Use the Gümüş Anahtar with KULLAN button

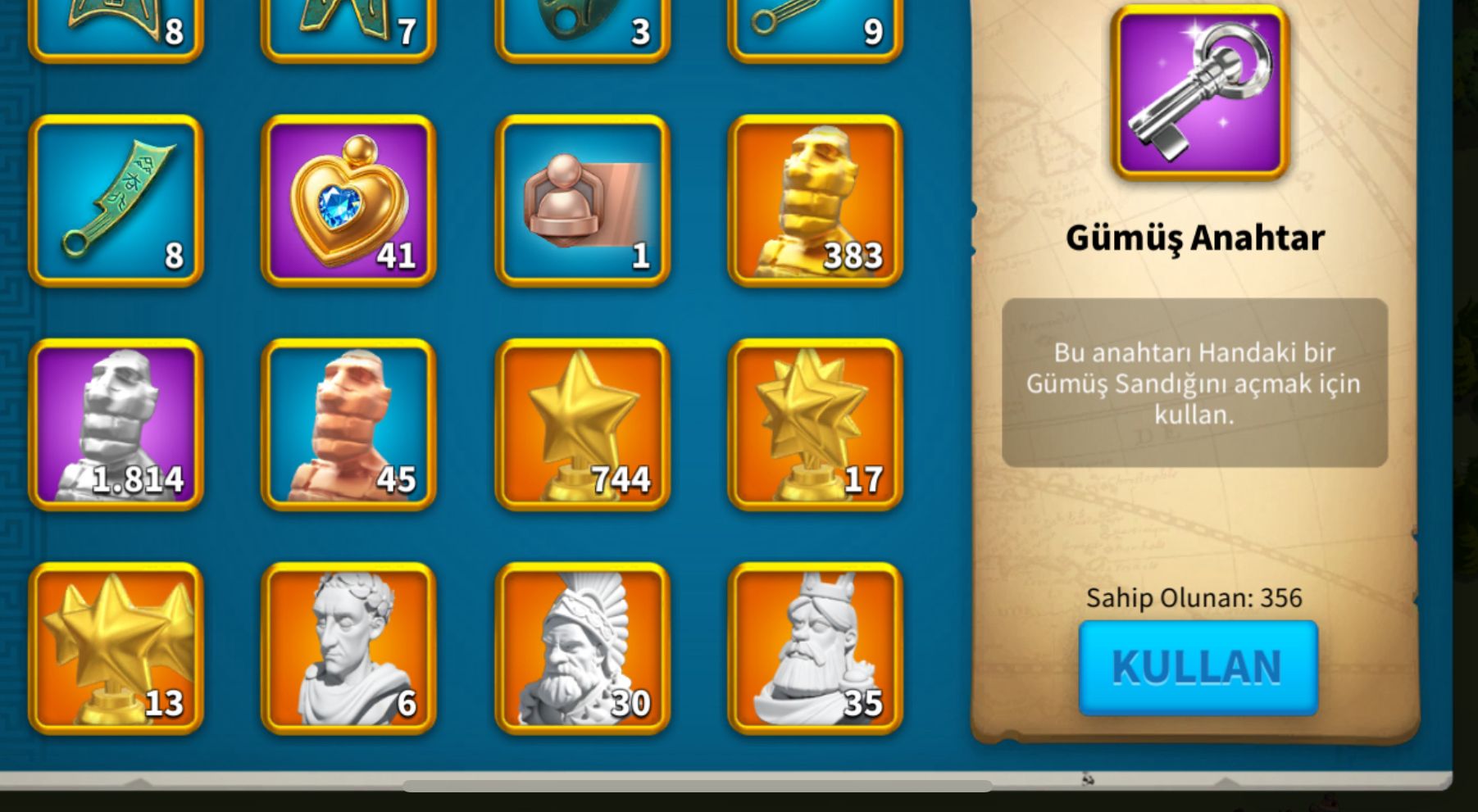(1198, 667)
